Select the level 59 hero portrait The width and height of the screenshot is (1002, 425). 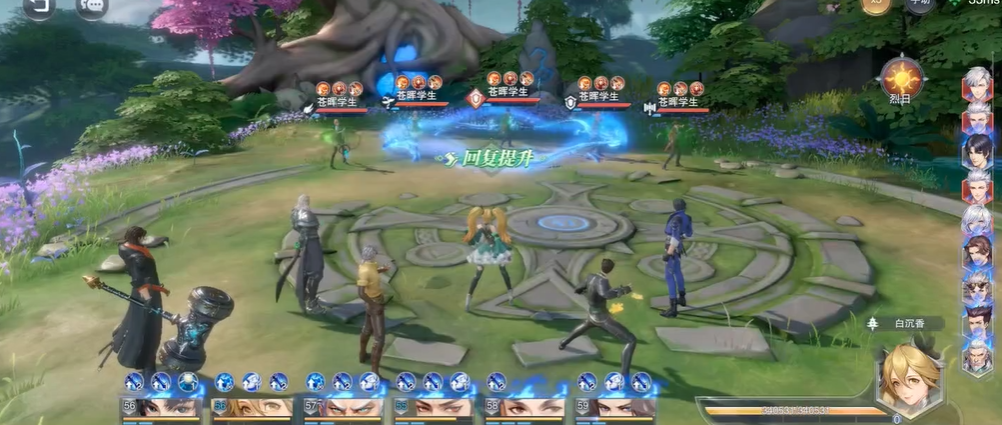[x=614, y=406]
